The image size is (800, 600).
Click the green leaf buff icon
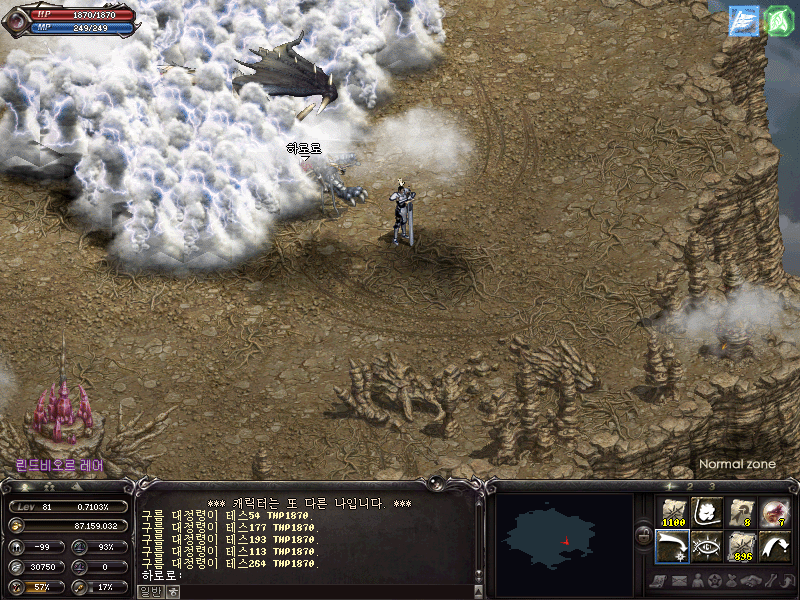coord(780,21)
